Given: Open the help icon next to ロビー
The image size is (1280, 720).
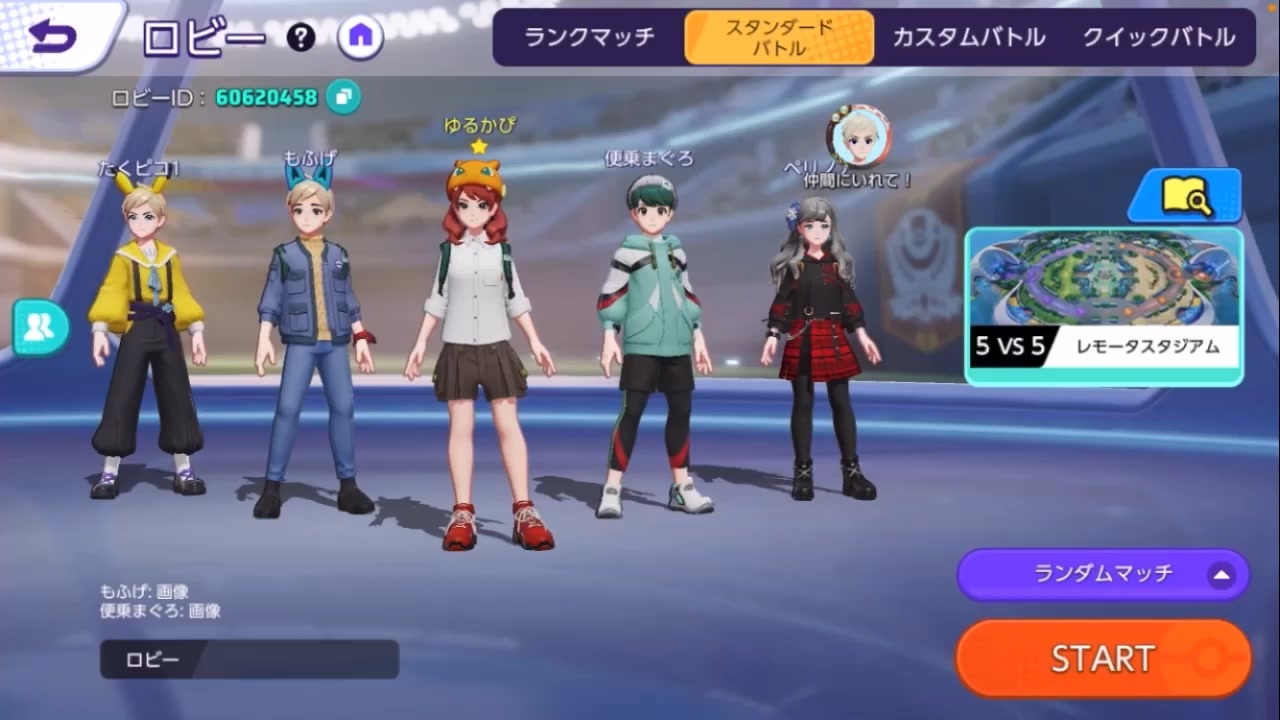Looking at the screenshot, I should pos(301,38).
